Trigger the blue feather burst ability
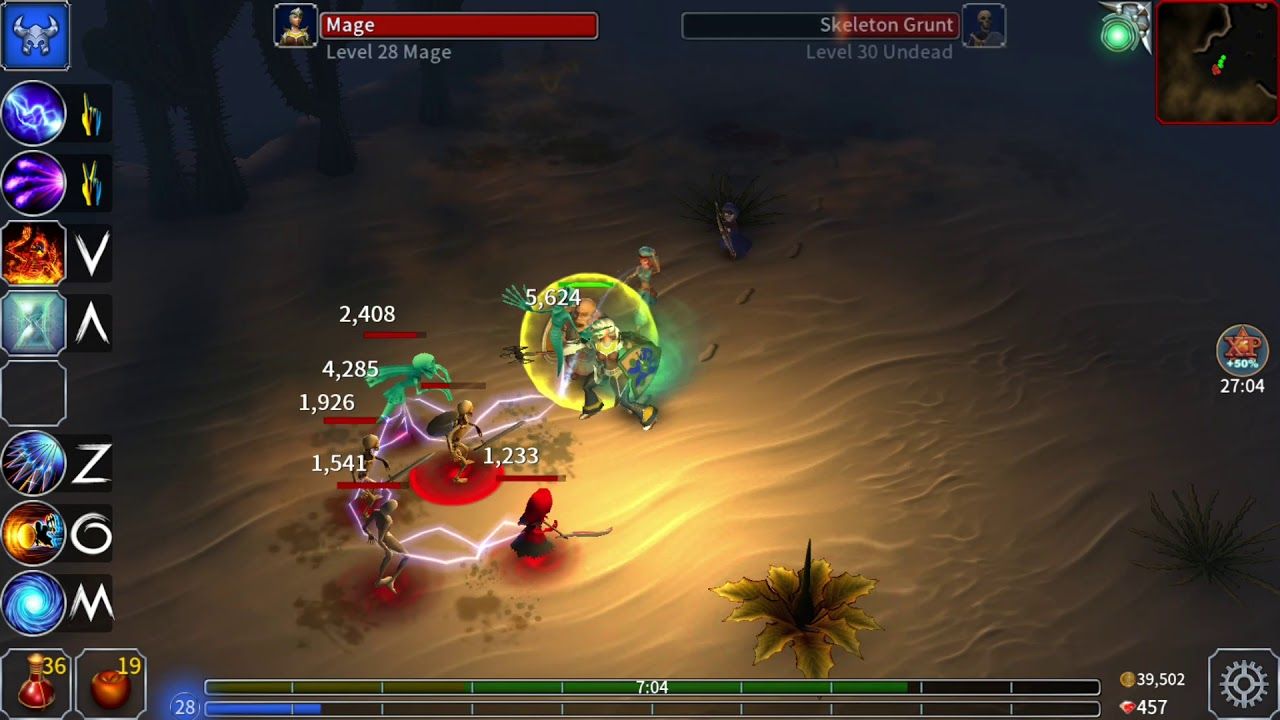The image size is (1280, 720). click(36, 462)
